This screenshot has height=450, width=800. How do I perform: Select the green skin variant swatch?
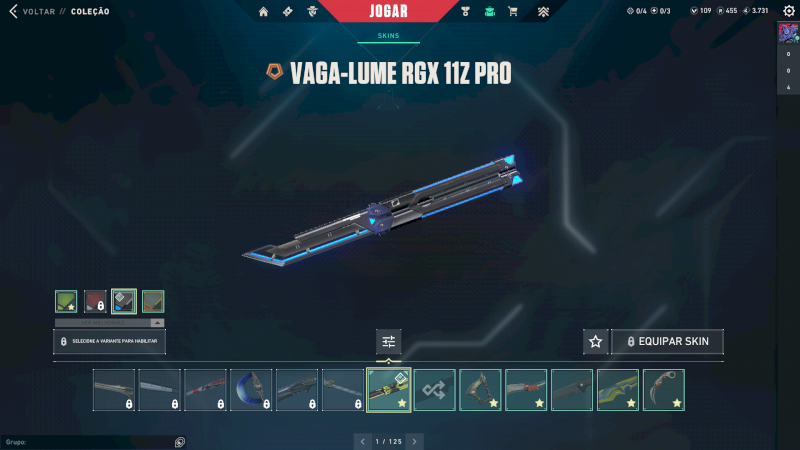pyautogui.click(x=66, y=301)
